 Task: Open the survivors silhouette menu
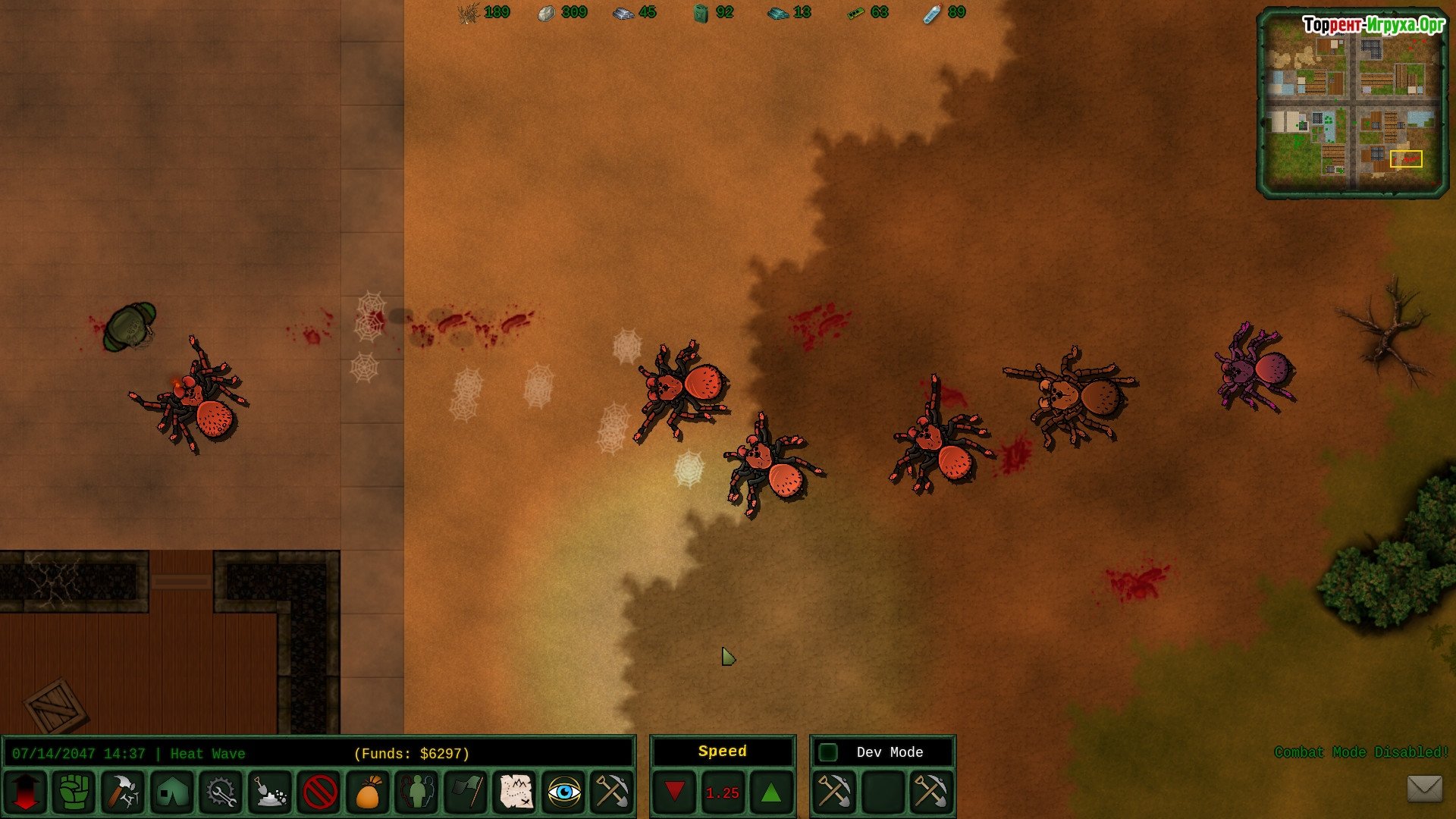417,792
